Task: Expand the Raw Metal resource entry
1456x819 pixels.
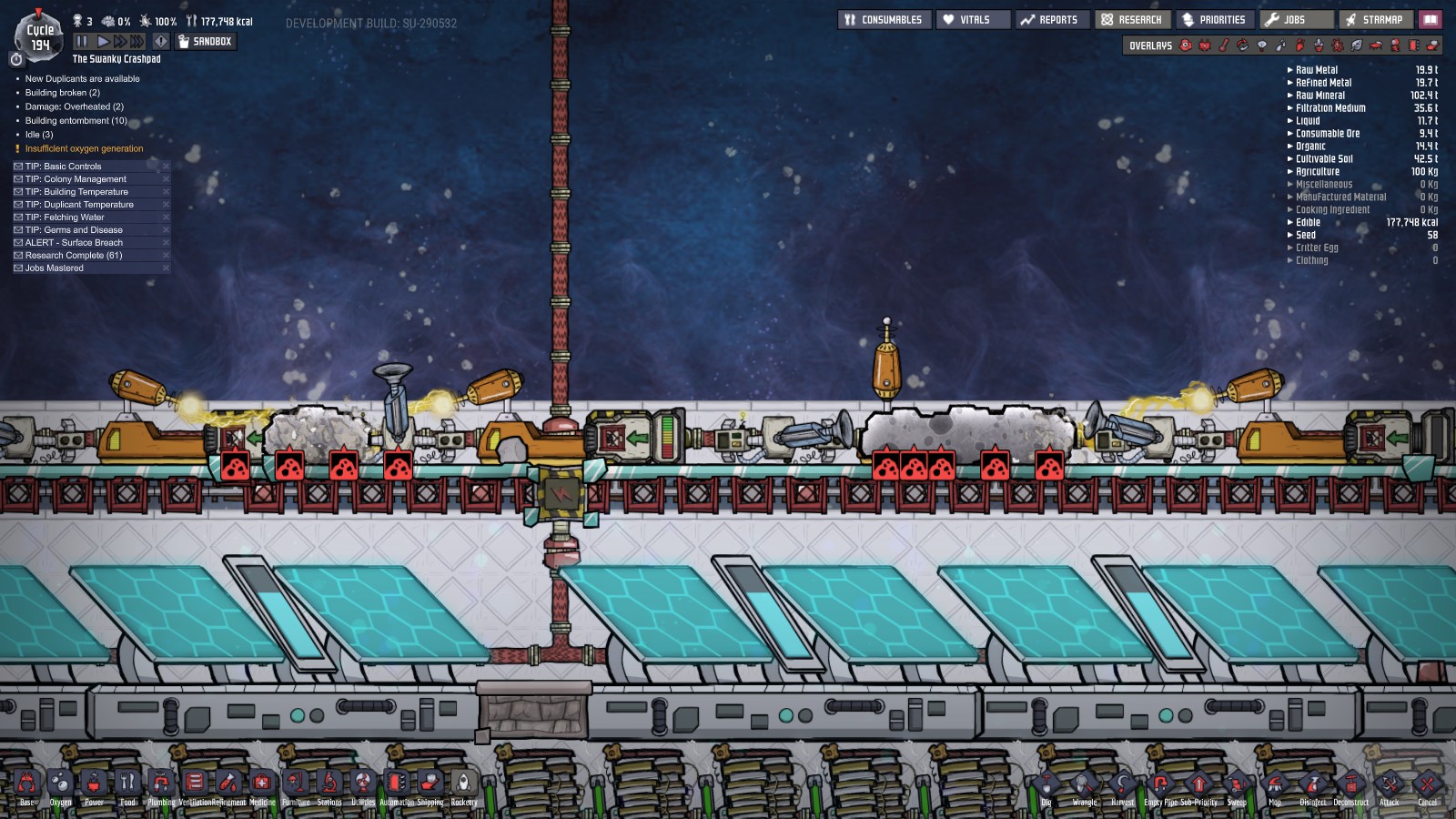Action: click(1290, 69)
